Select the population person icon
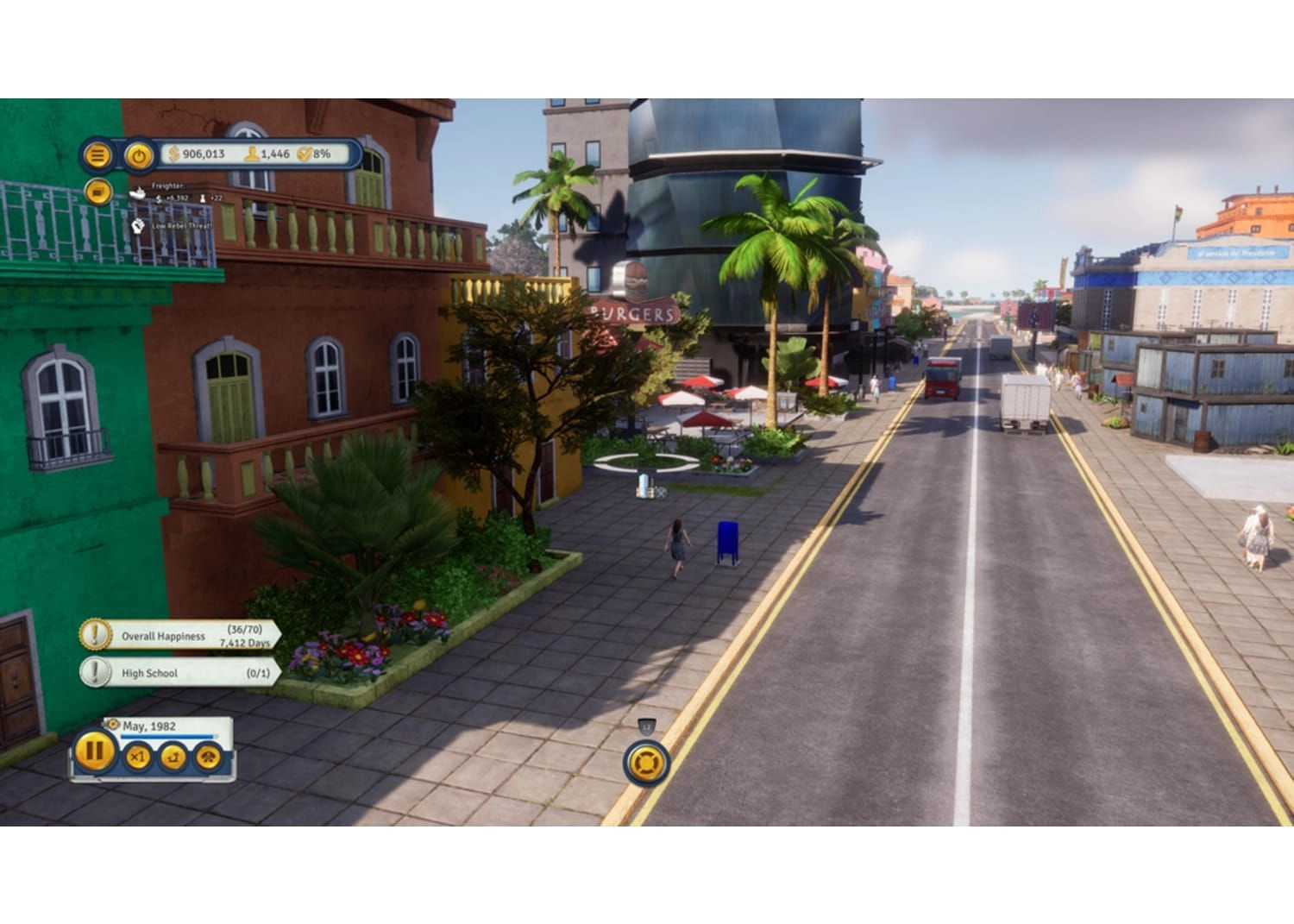Image resolution: width=1294 pixels, height=924 pixels. point(252,154)
